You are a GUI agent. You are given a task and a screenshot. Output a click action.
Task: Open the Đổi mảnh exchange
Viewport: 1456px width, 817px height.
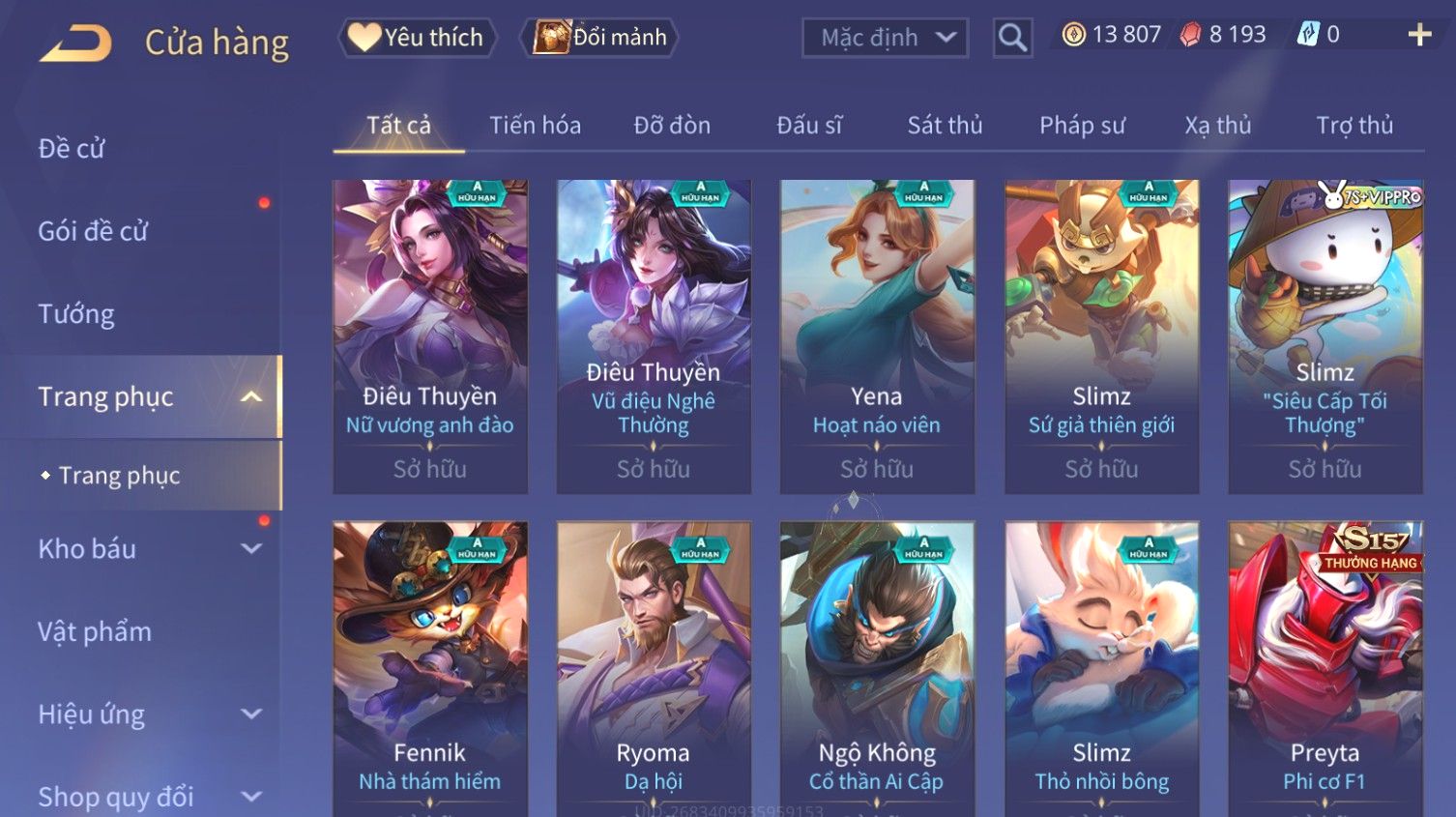click(599, 38)
